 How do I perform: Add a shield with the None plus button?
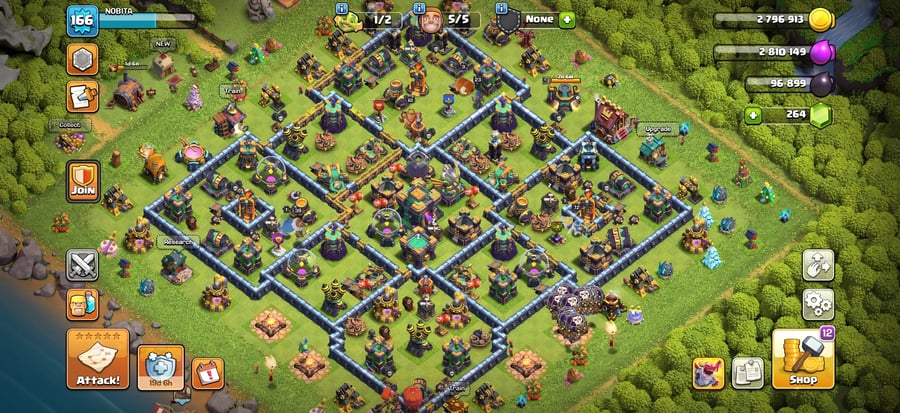click(x=567, y=19)
